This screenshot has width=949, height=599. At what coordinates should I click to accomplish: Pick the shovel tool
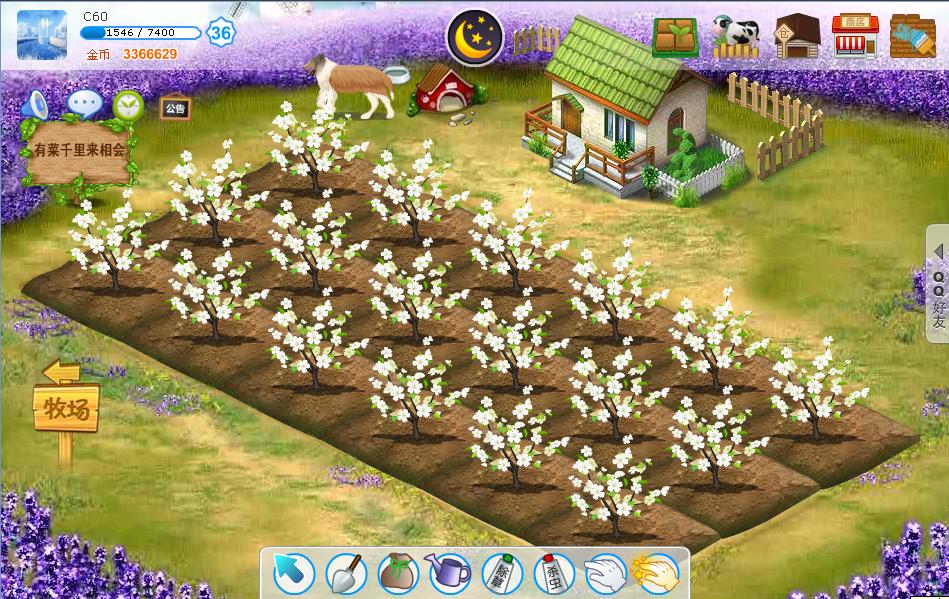tap(346, 573)
